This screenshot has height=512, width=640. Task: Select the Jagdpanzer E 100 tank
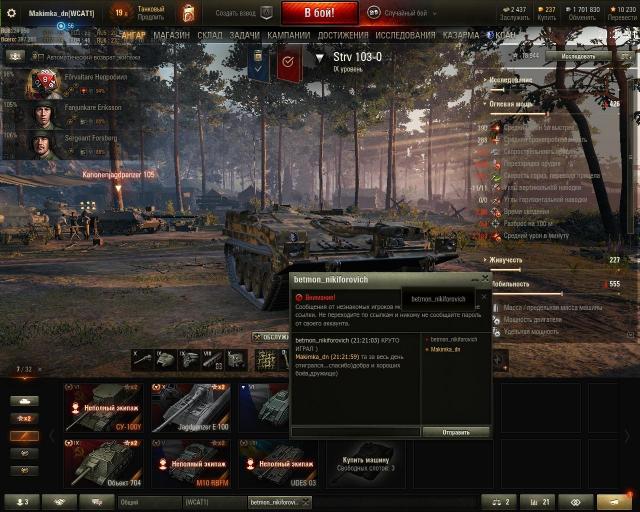pyautogui.click(x=190, y=408)
